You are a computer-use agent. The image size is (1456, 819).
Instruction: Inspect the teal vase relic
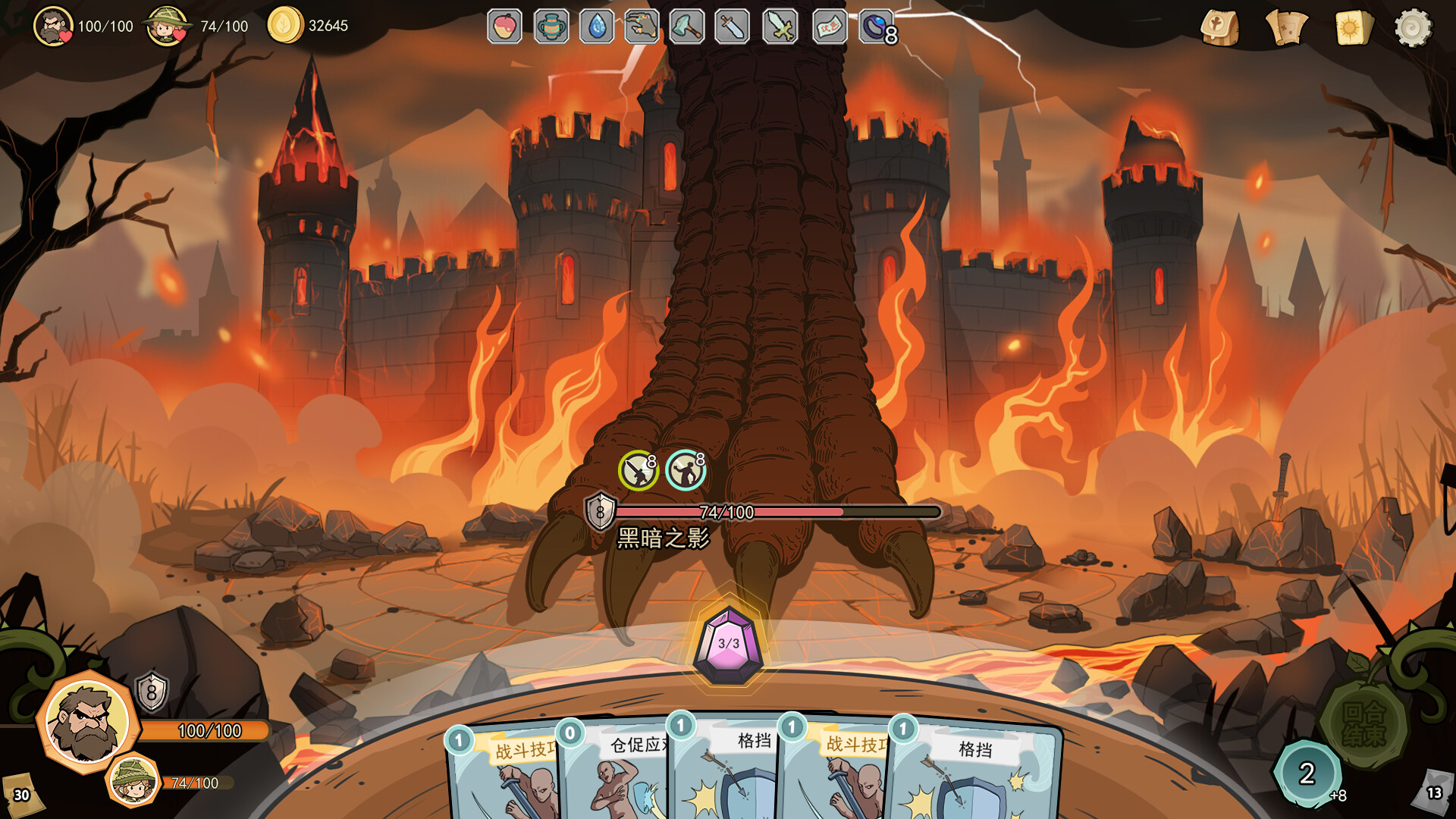coord(551,27)
